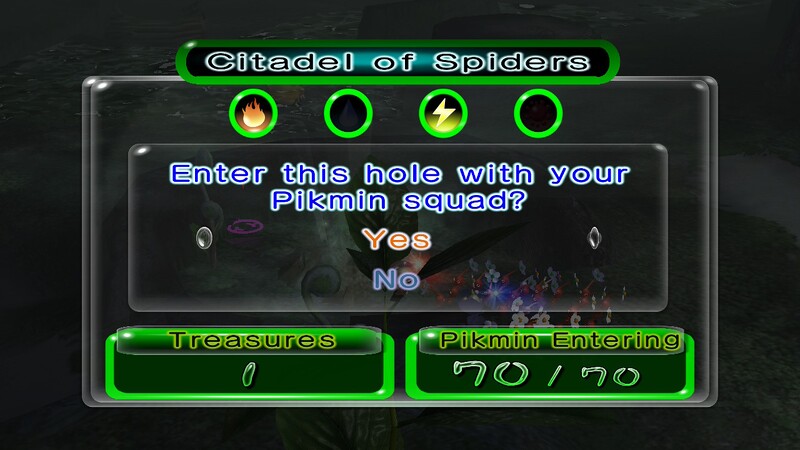The image size is (800, 450).
Task: Click the dark red poison hazard icon
Action: (538, 115)
